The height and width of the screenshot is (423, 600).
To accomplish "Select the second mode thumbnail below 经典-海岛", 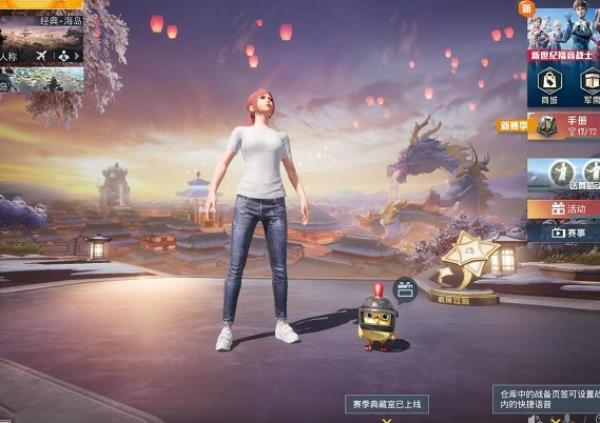I will pyautogui.click(x=42, y=79).
